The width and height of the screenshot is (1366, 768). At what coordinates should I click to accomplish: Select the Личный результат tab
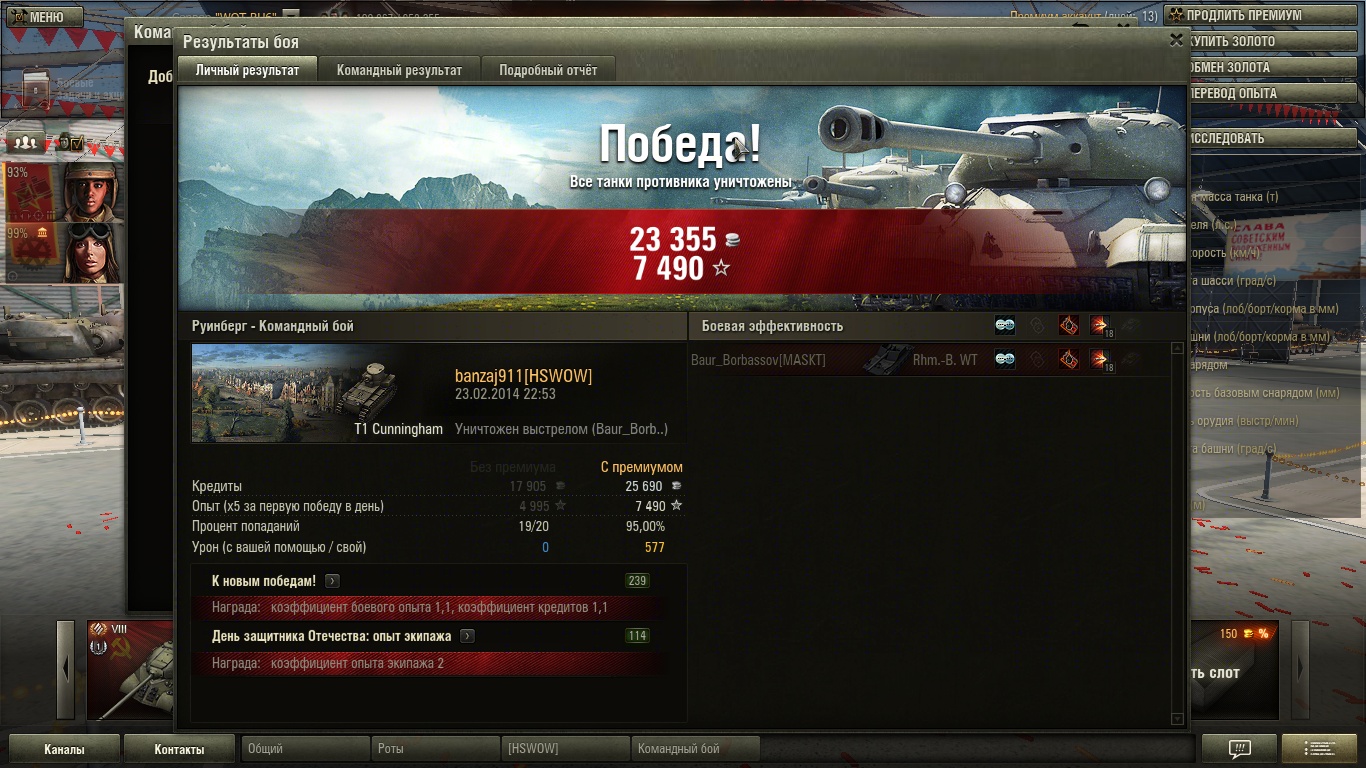[x=247, y=70]
